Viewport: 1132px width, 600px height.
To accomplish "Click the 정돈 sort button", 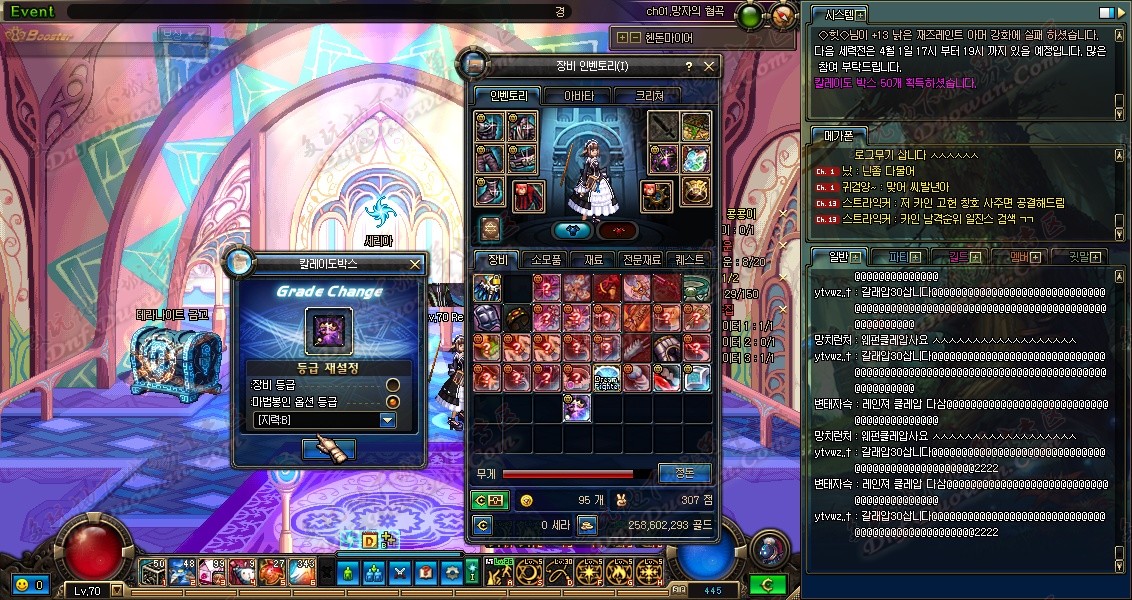I will click(685, 473).
